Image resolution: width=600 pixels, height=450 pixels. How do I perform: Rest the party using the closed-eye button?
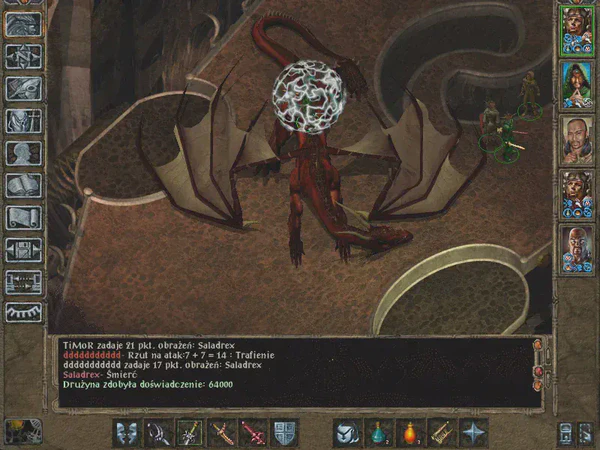[23, 313]
